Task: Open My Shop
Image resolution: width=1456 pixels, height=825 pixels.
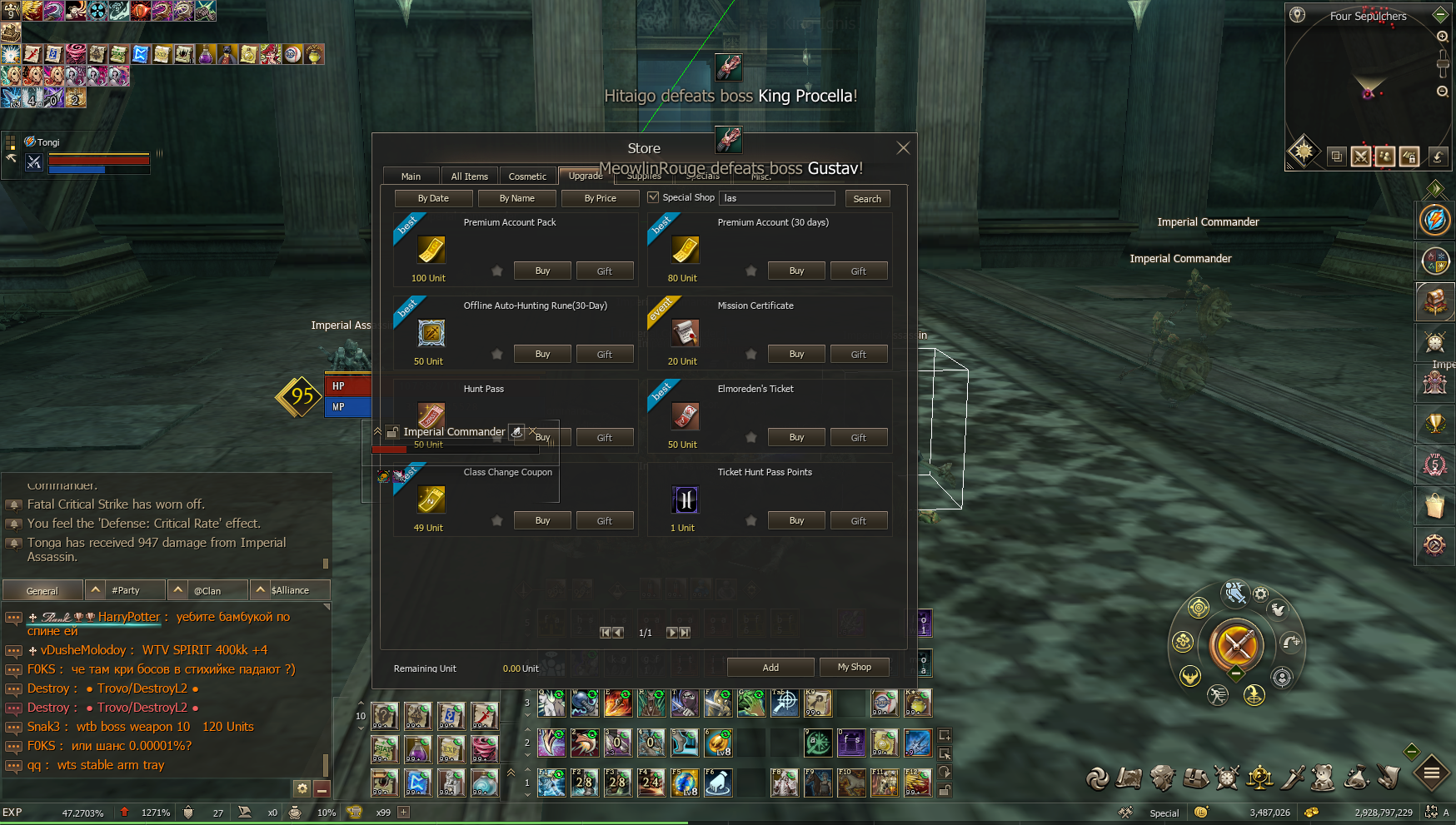Action: pos(854,667)
